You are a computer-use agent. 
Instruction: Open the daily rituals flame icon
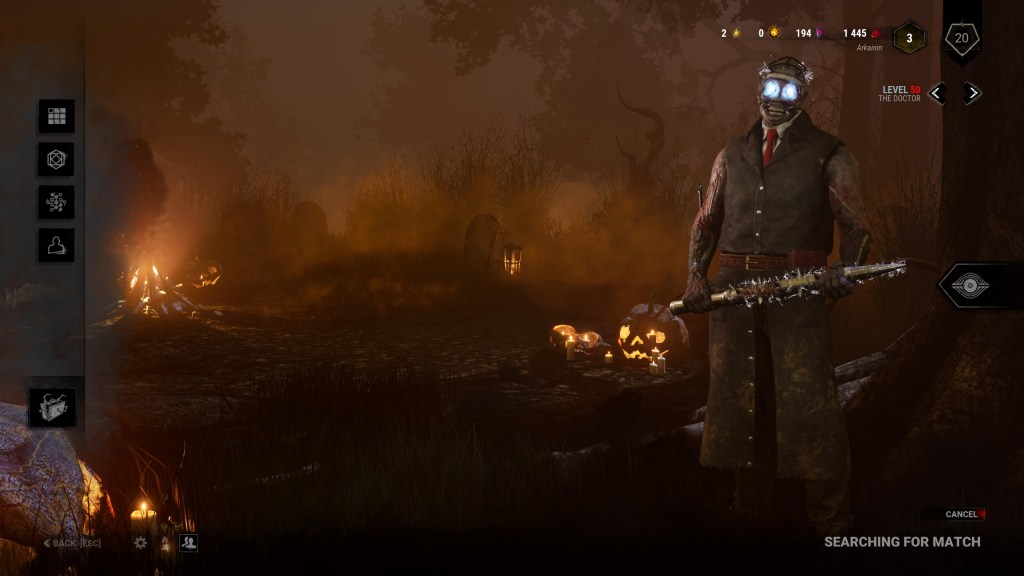click(164, 543)
